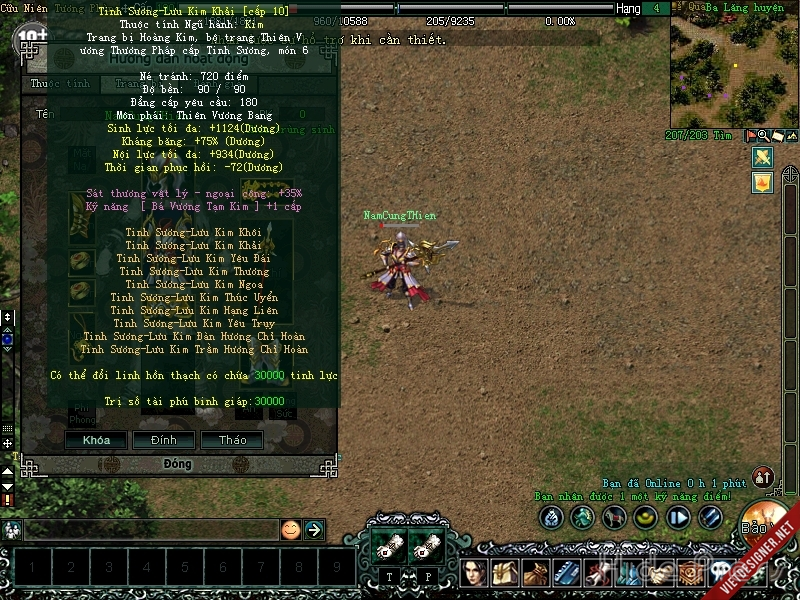Select the left-hand skill slot above T
This screenshot has width=800, height=600.
tap(388, 546)
